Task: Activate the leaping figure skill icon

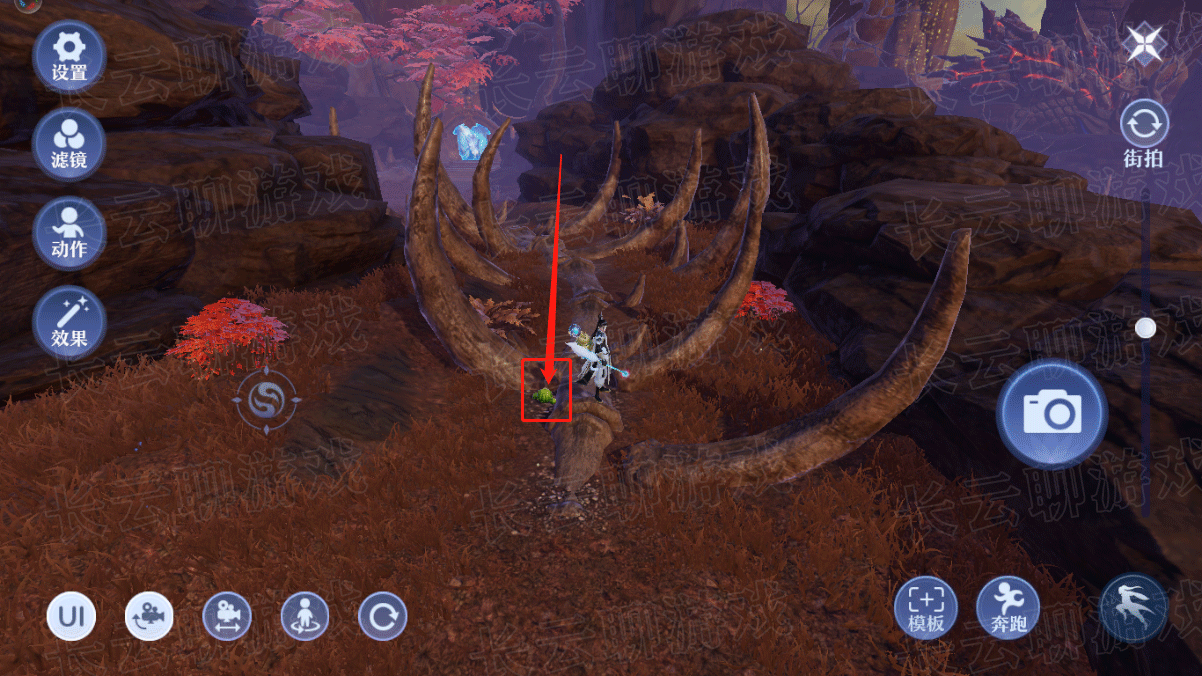Action: point(1134,608)
